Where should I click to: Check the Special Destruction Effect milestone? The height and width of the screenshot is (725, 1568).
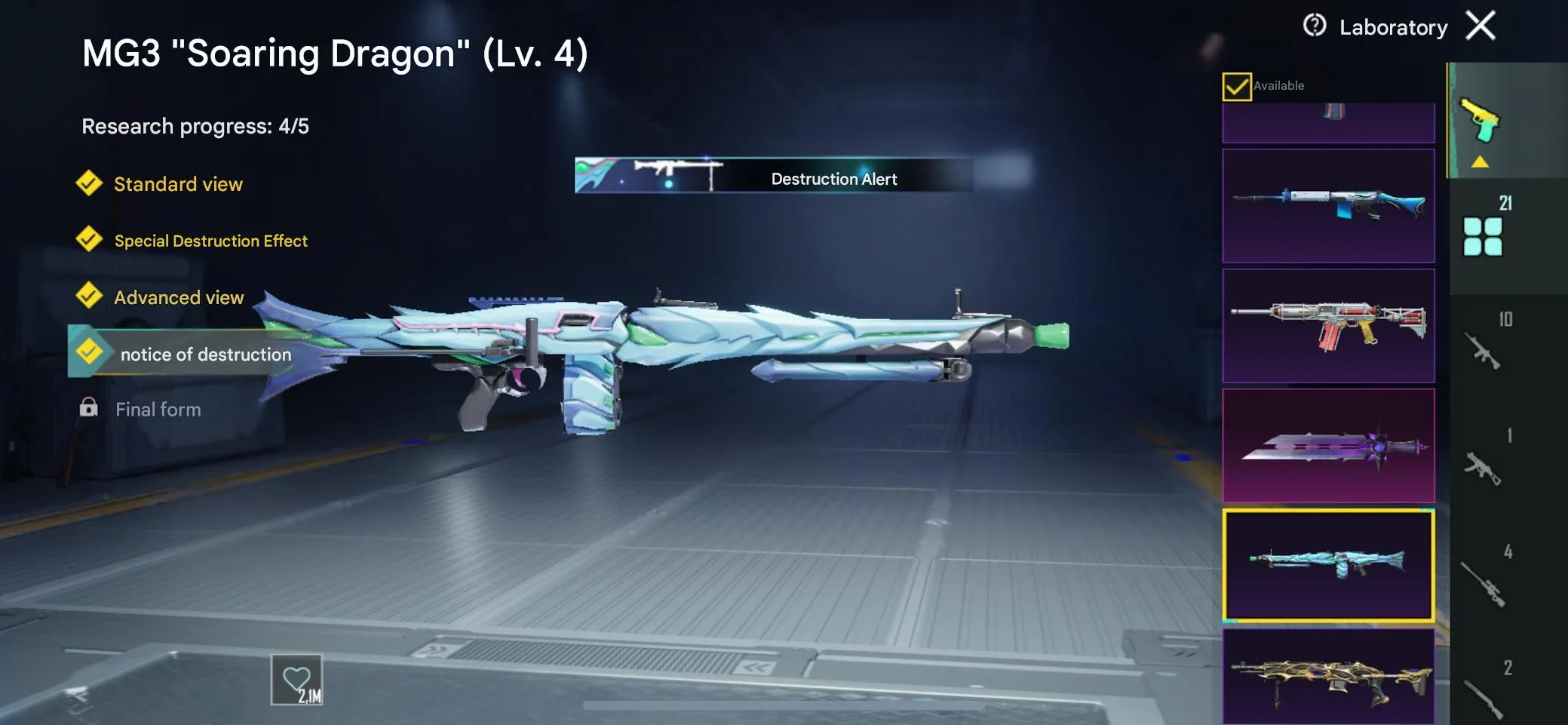tap(210, 241)
